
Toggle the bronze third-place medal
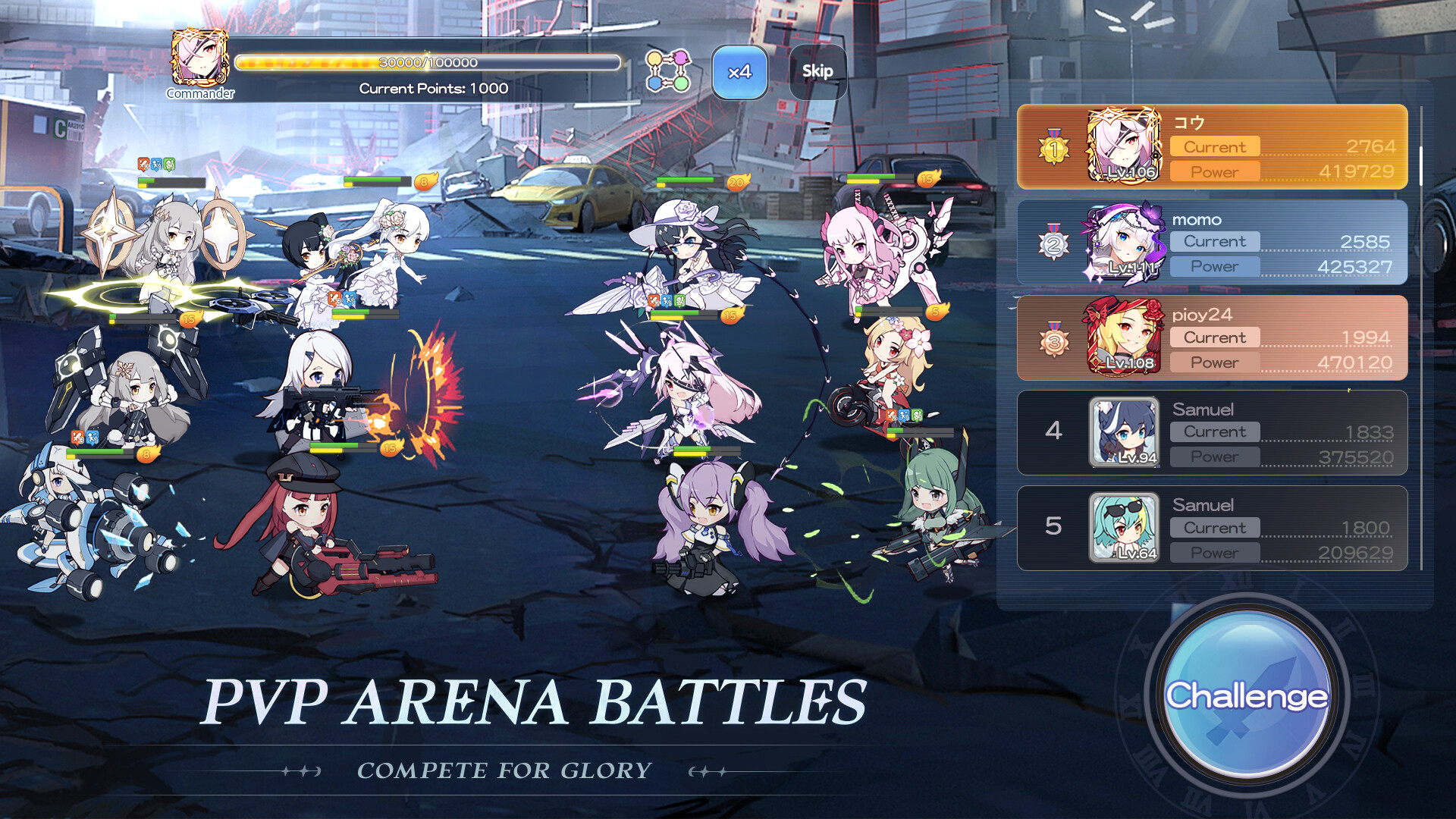point(1053,338)
